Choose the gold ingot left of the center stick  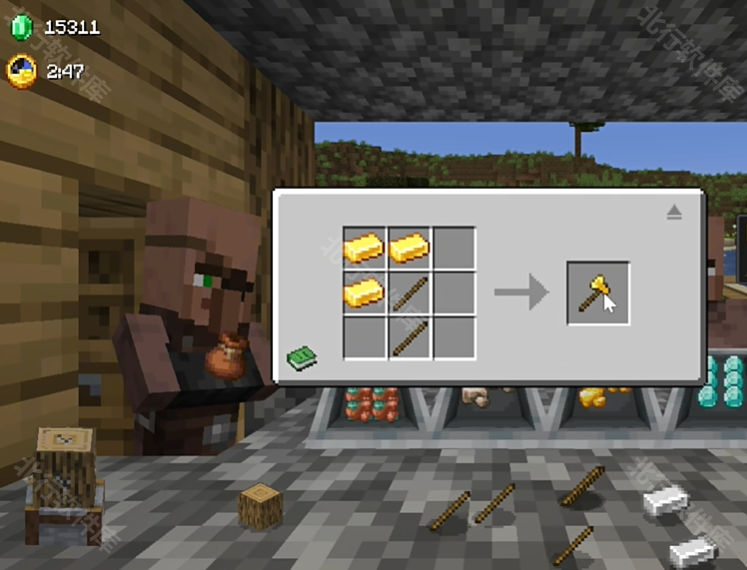pyautogui.click(x=365, y=293)
